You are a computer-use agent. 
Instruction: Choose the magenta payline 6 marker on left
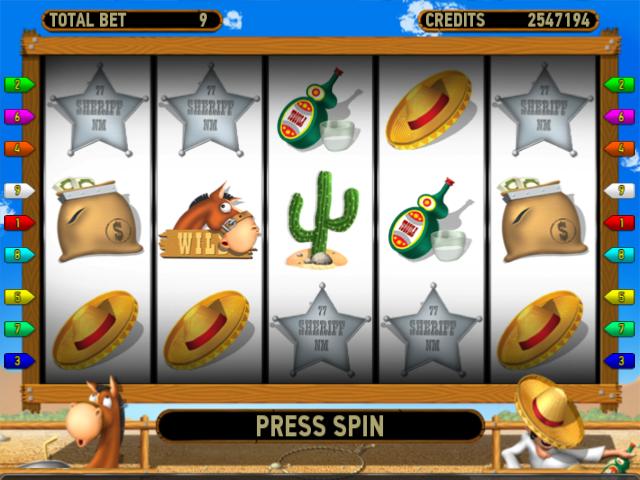(19, 117)
